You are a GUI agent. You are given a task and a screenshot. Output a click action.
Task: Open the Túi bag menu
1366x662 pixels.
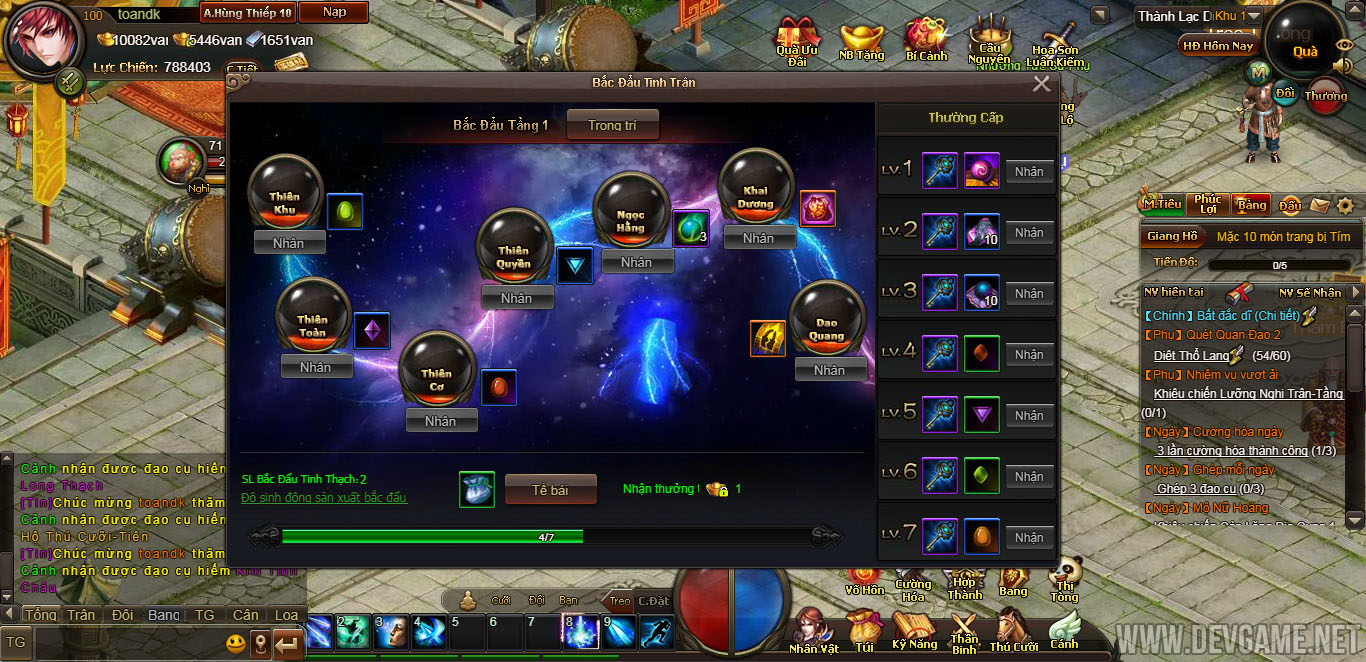tap(863, 632)
